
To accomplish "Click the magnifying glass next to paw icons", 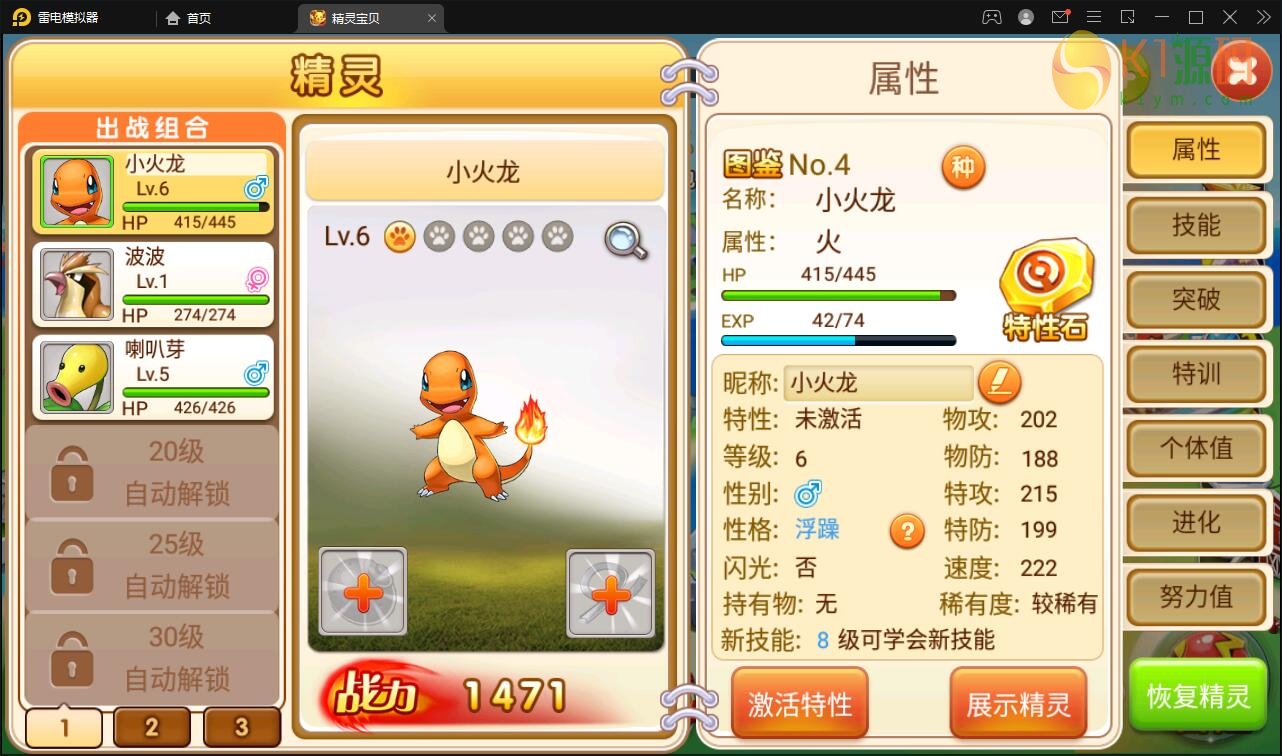I will [x=623, y=241].
